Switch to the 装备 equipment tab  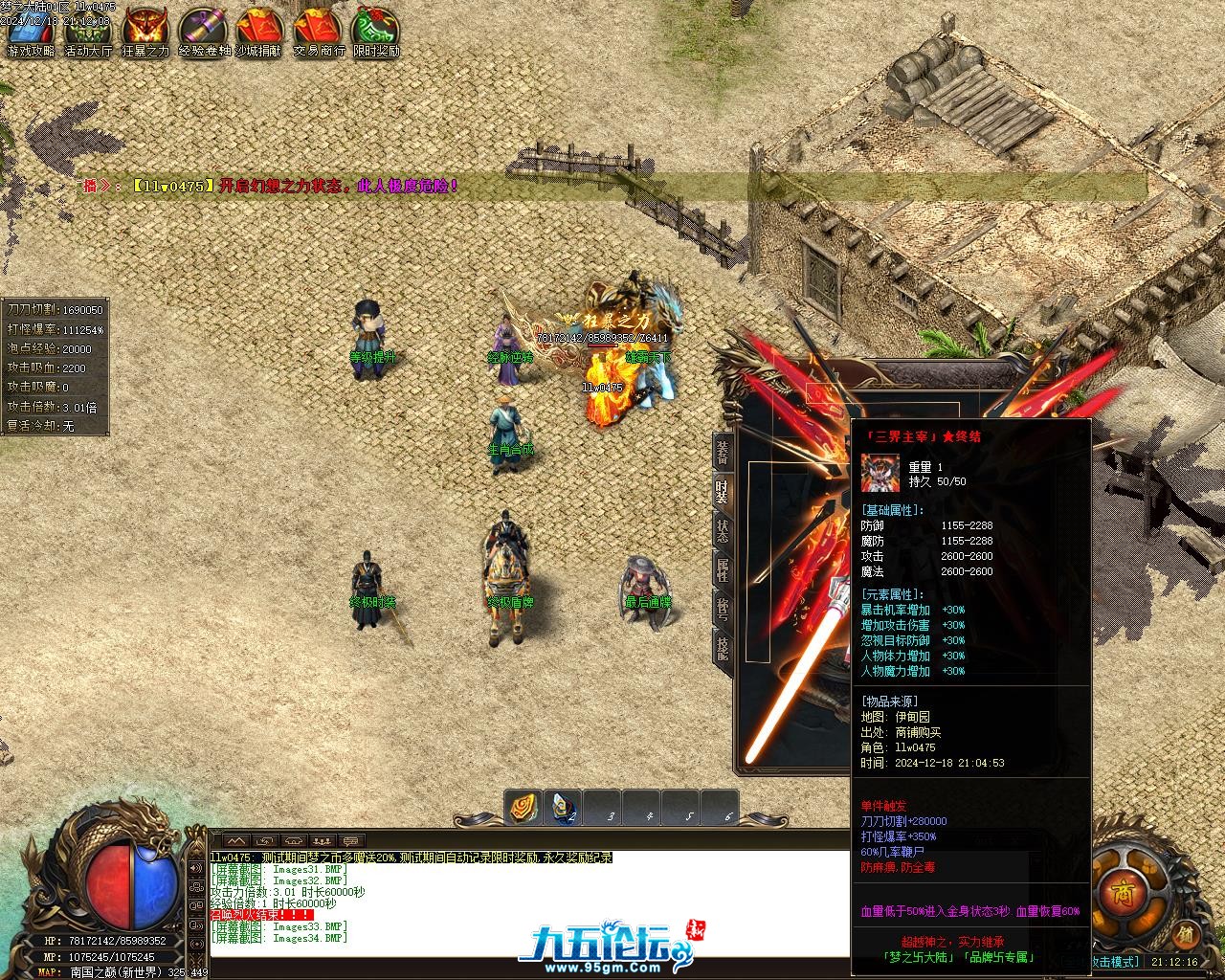pos(723,453)
